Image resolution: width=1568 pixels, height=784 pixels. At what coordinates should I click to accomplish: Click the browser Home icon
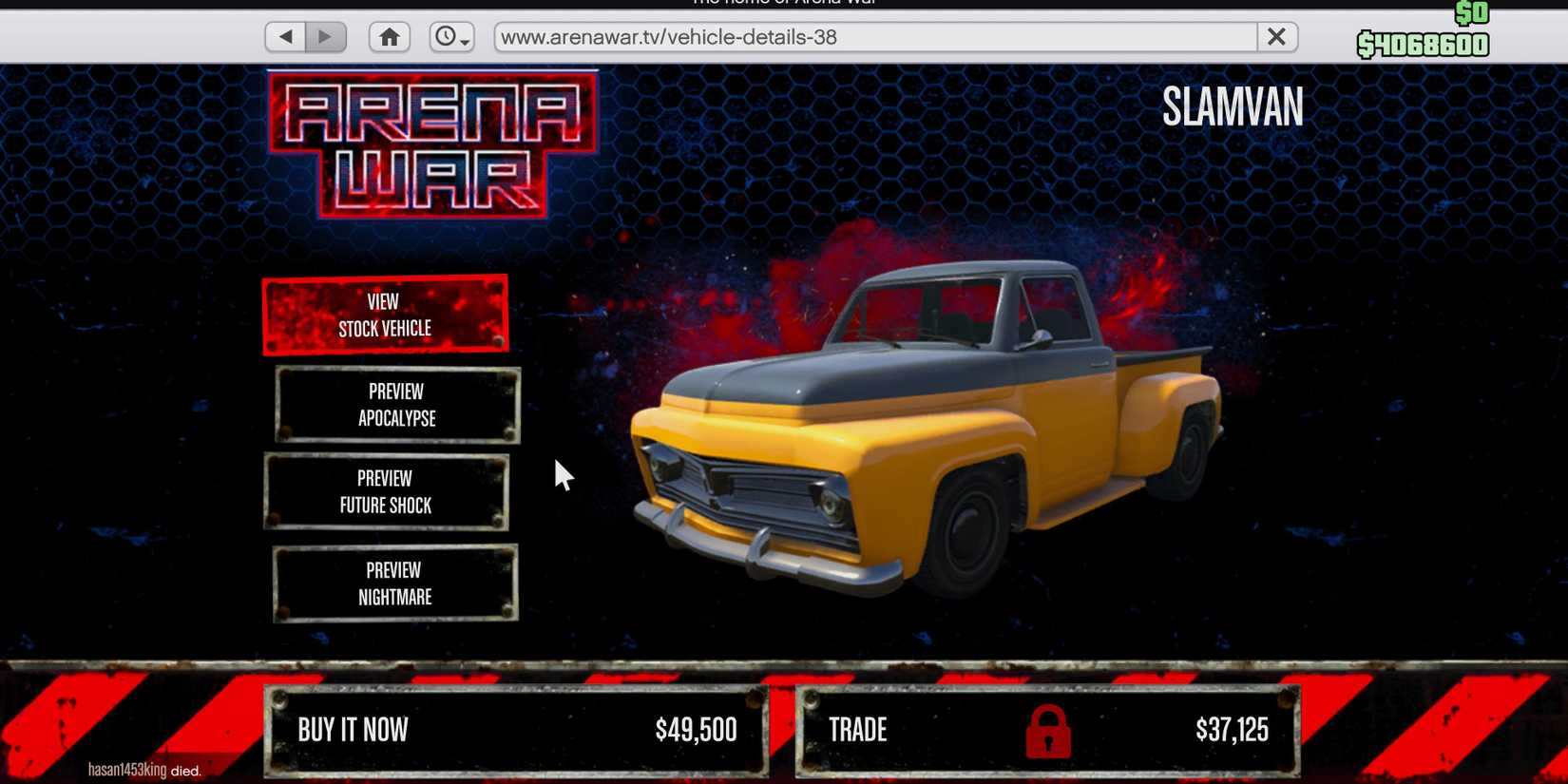[x=389, y=36]
